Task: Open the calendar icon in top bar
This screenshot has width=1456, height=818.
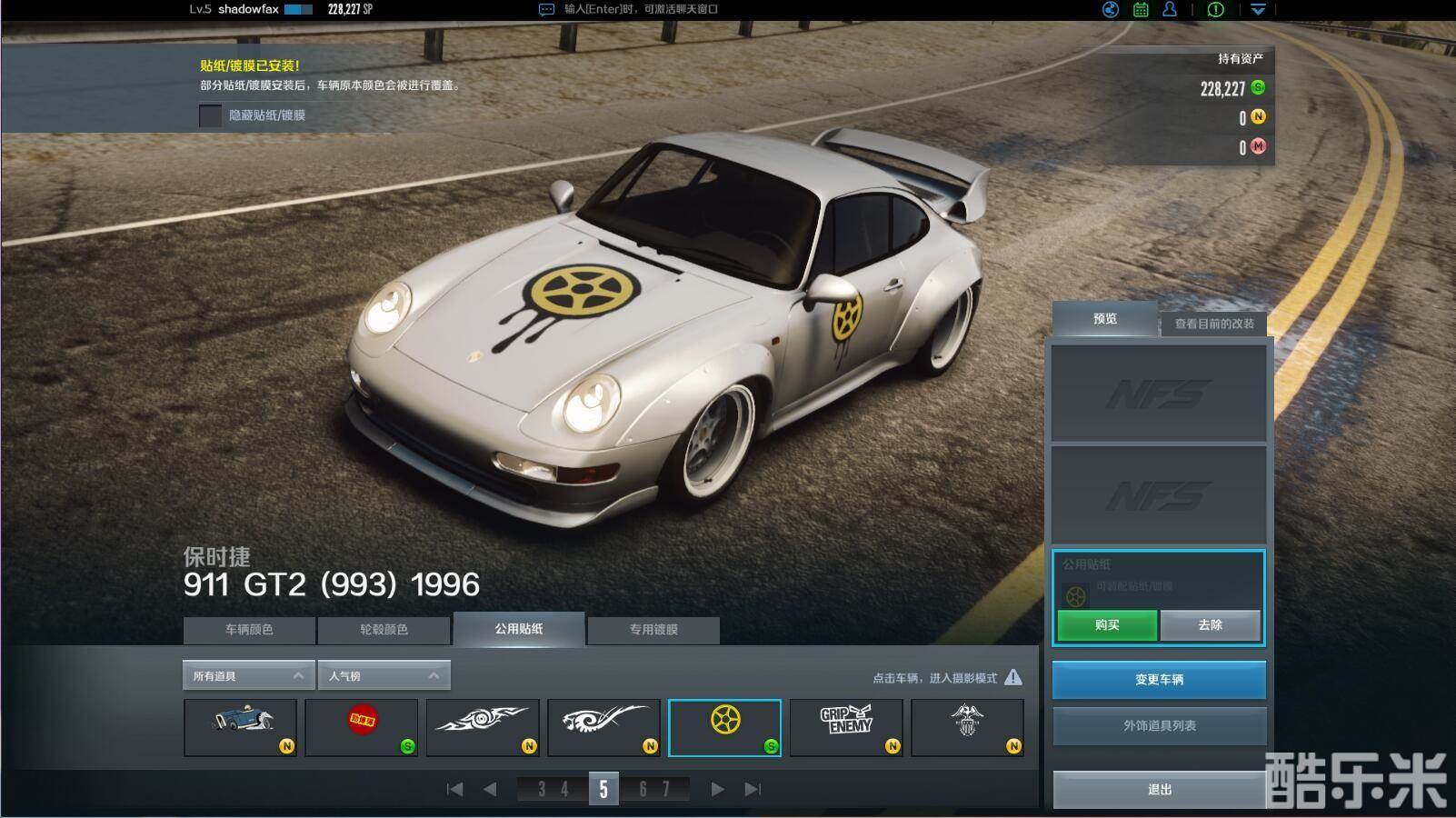Action: point(1141,10)
